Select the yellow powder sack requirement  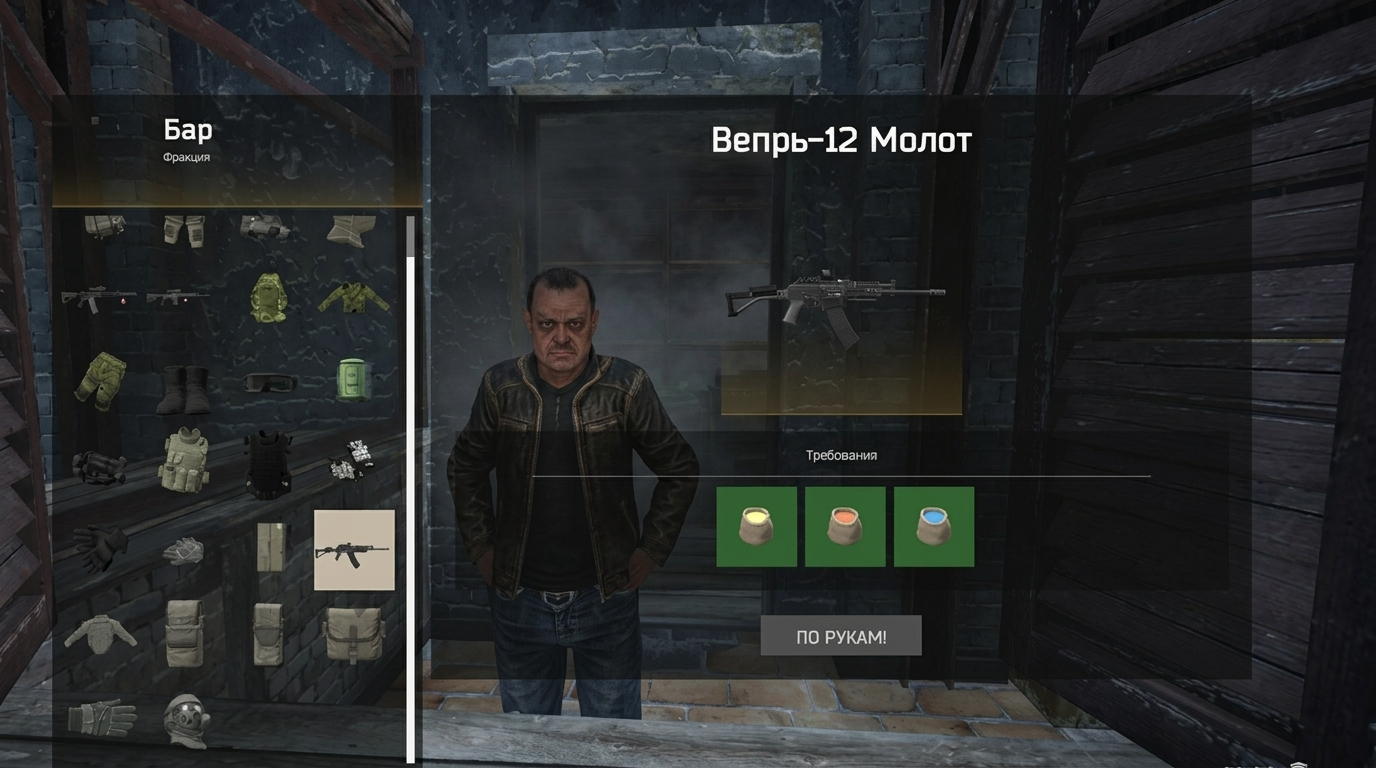tap(757, 527)
